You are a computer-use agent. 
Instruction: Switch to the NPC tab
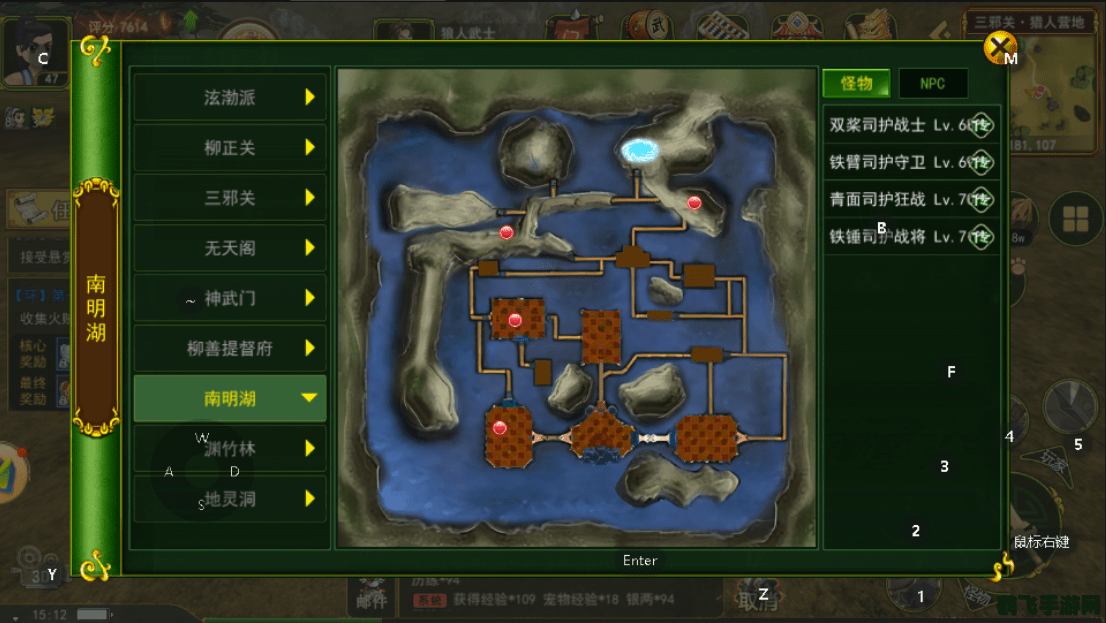(932, 84)
